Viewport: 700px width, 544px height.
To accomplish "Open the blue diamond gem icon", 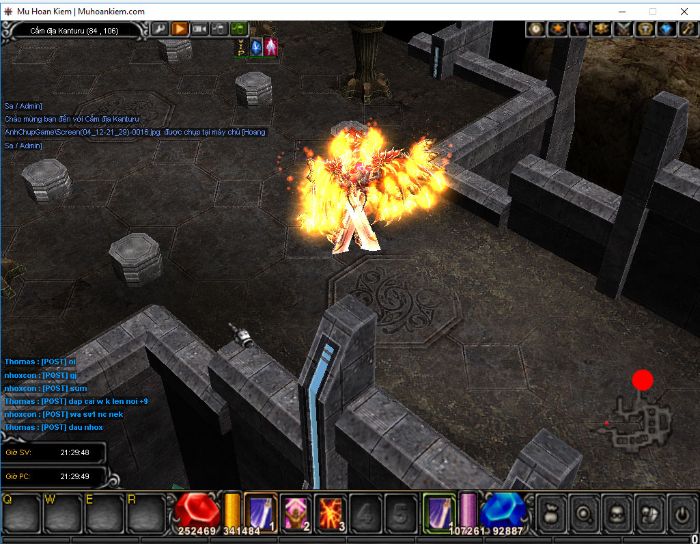I will [x=665, y=29].
